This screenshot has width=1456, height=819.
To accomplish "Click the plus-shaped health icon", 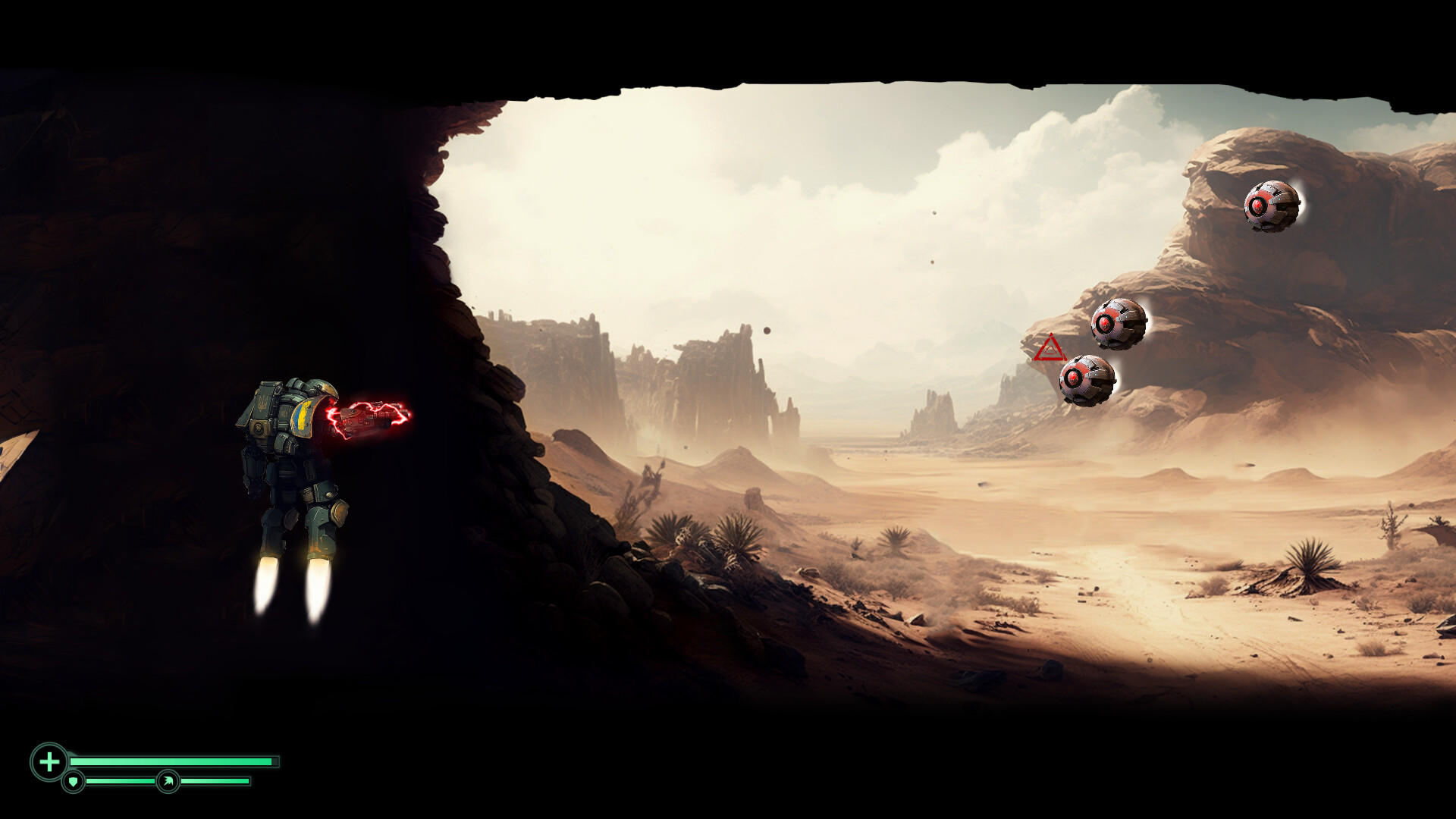I will click(49, 762).
